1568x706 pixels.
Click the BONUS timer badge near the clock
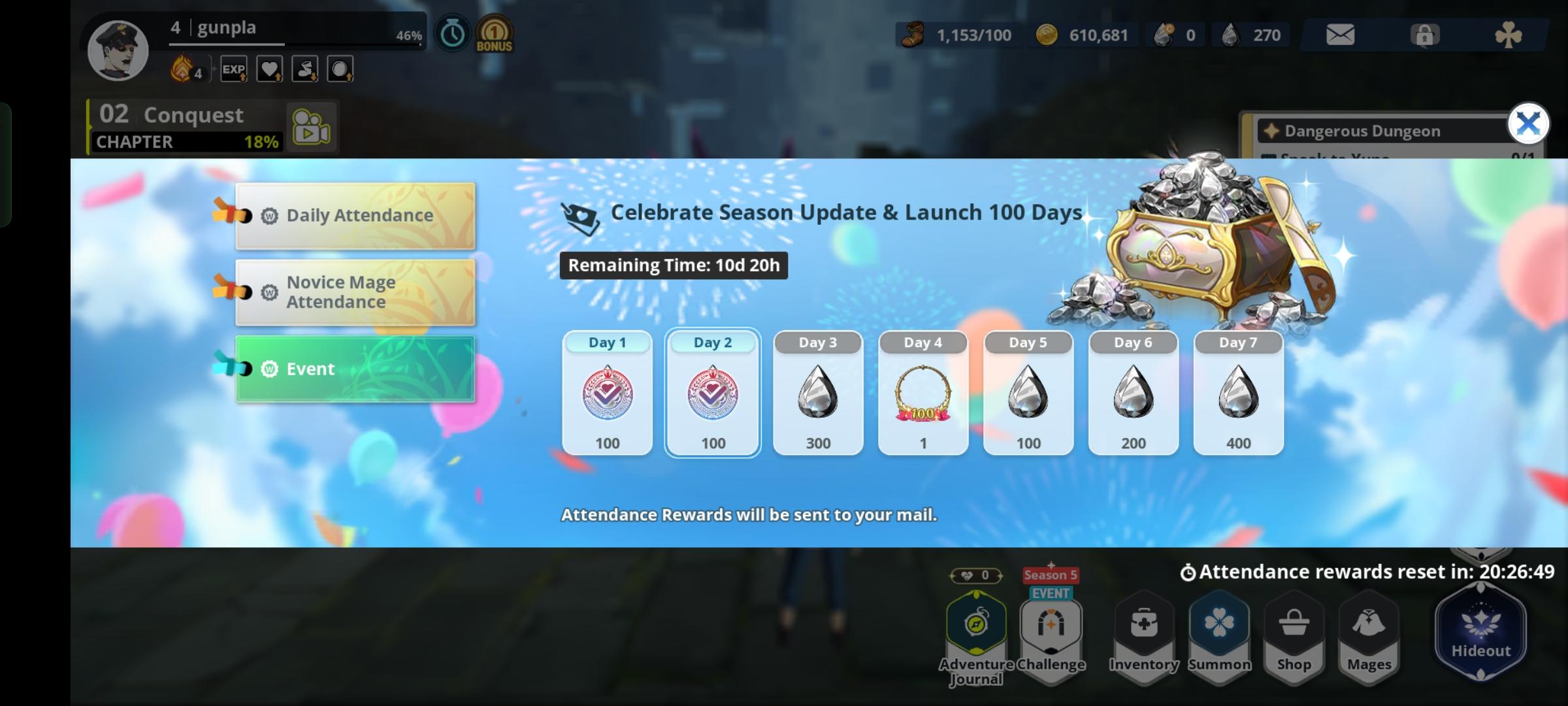(x=494, y=33)
